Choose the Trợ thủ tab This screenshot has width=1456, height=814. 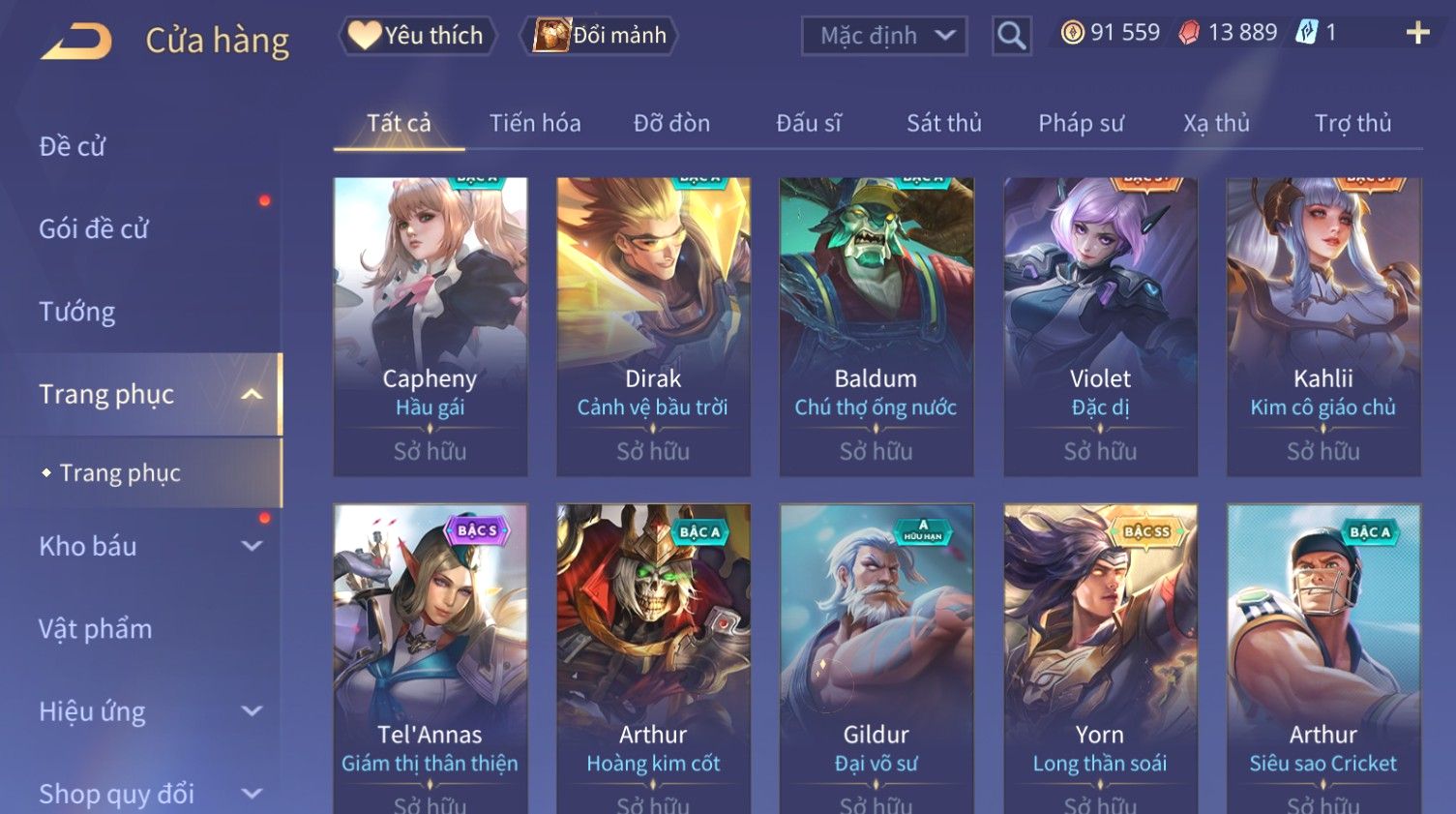pyautogui.click(x=1352, y=123)
